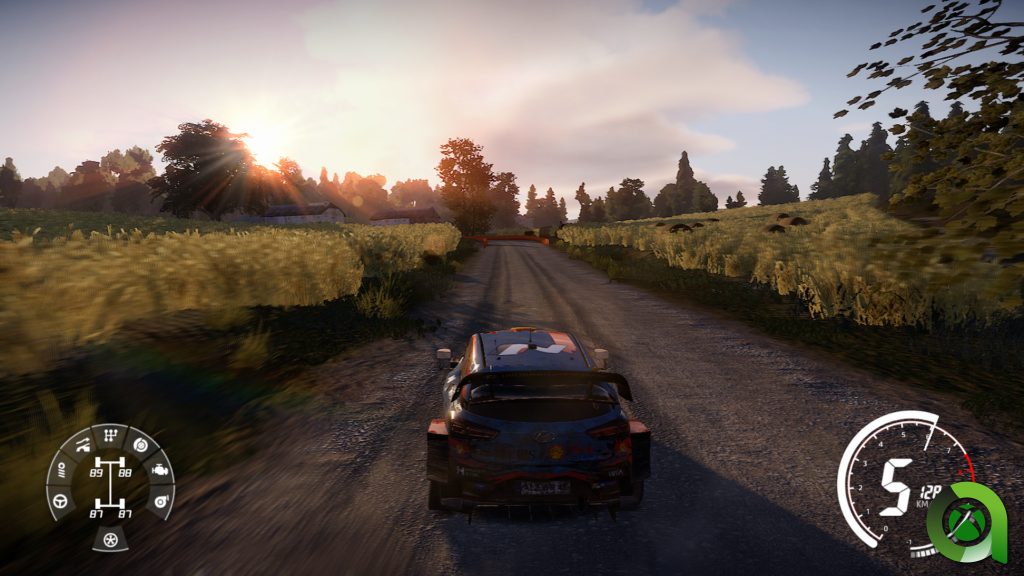Select the brake disc damage icon
This screenshot has width=1024, height=576.
click(140, 445)
